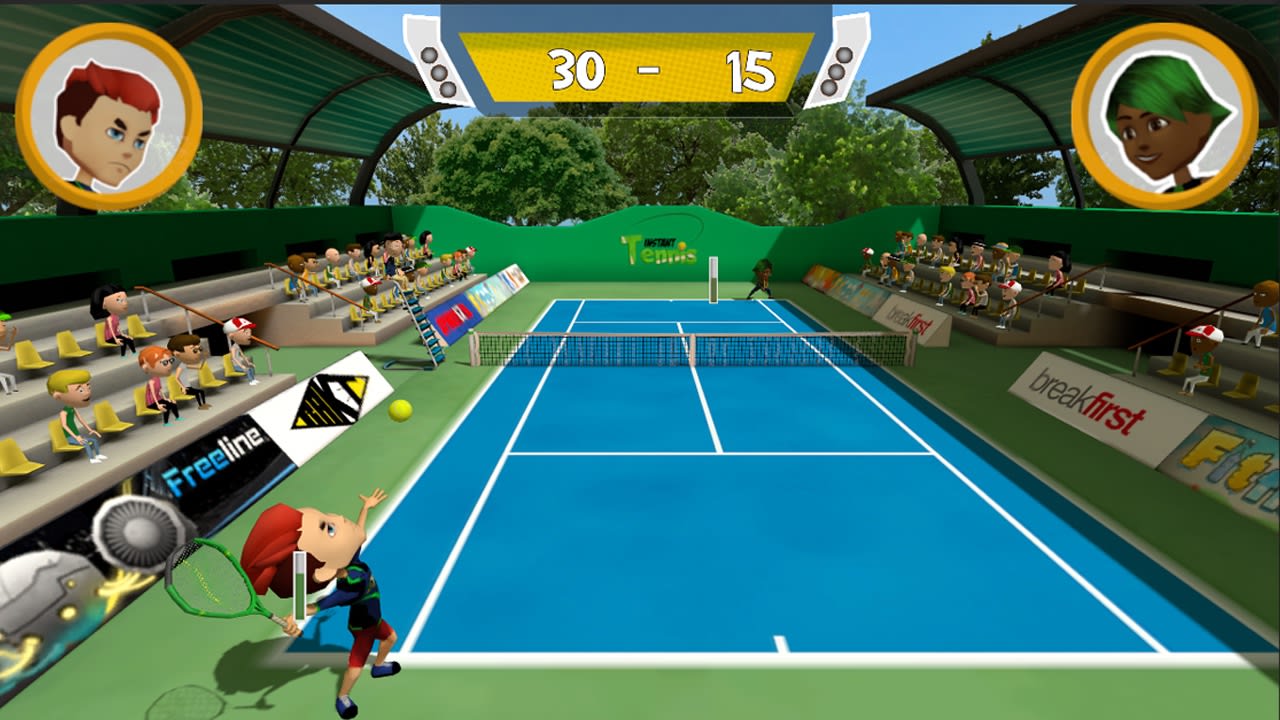Click the black badge logo above the Freeline banner
The image size is (1280, 720).
[330, 402]
